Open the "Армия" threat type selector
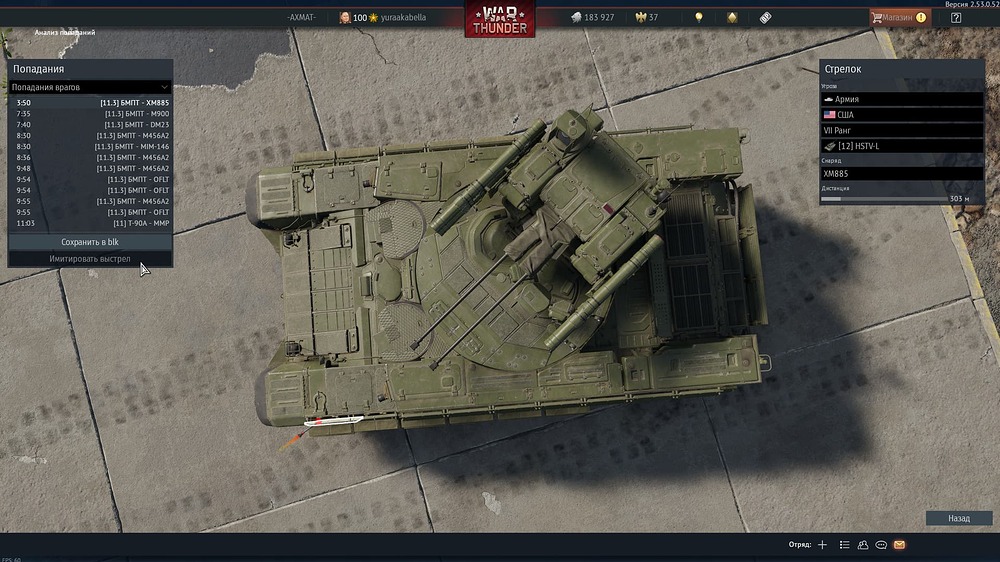The width and height of the screenshot is (1000, 562). (x=901, y=100)
